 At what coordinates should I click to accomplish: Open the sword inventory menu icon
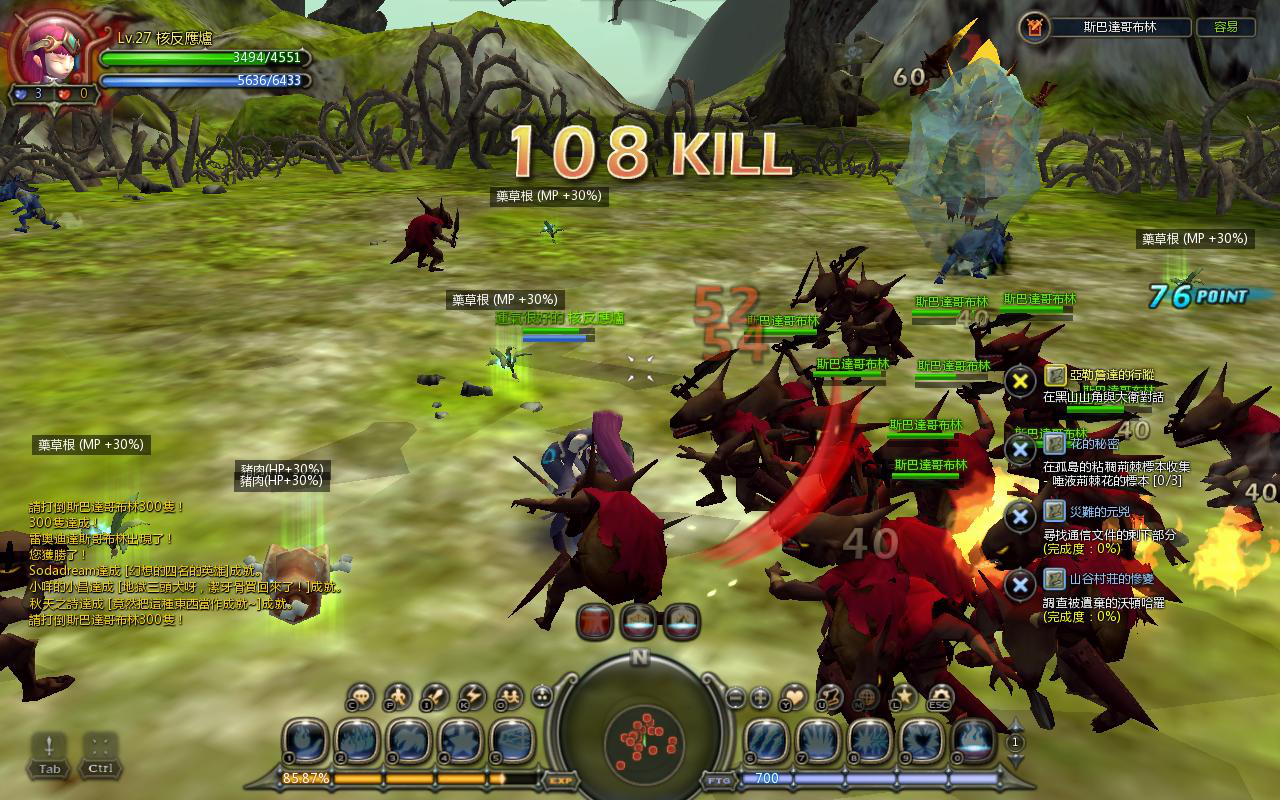(x=435, y=695)
